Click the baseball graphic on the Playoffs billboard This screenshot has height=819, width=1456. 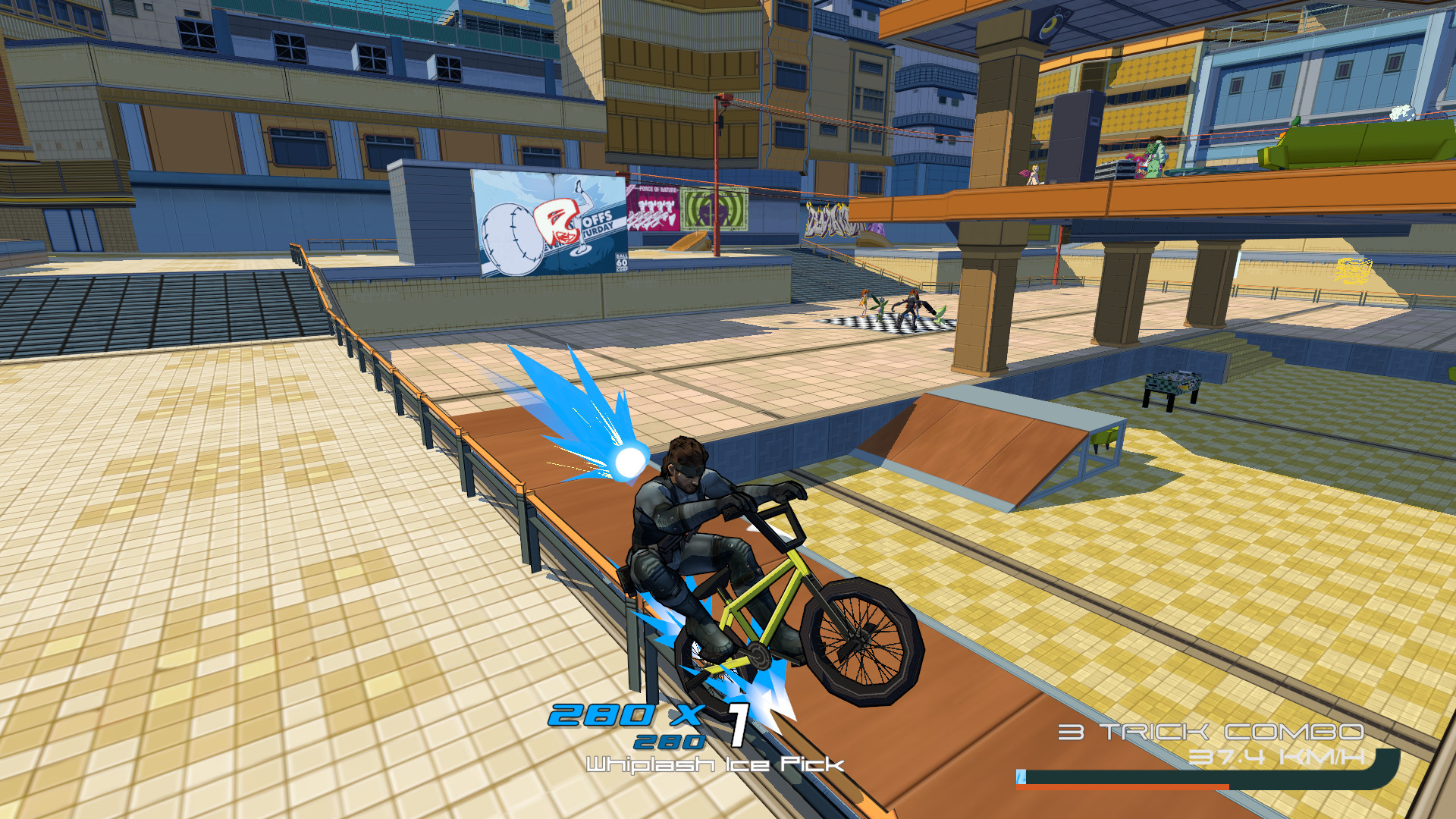click(513, 234)
